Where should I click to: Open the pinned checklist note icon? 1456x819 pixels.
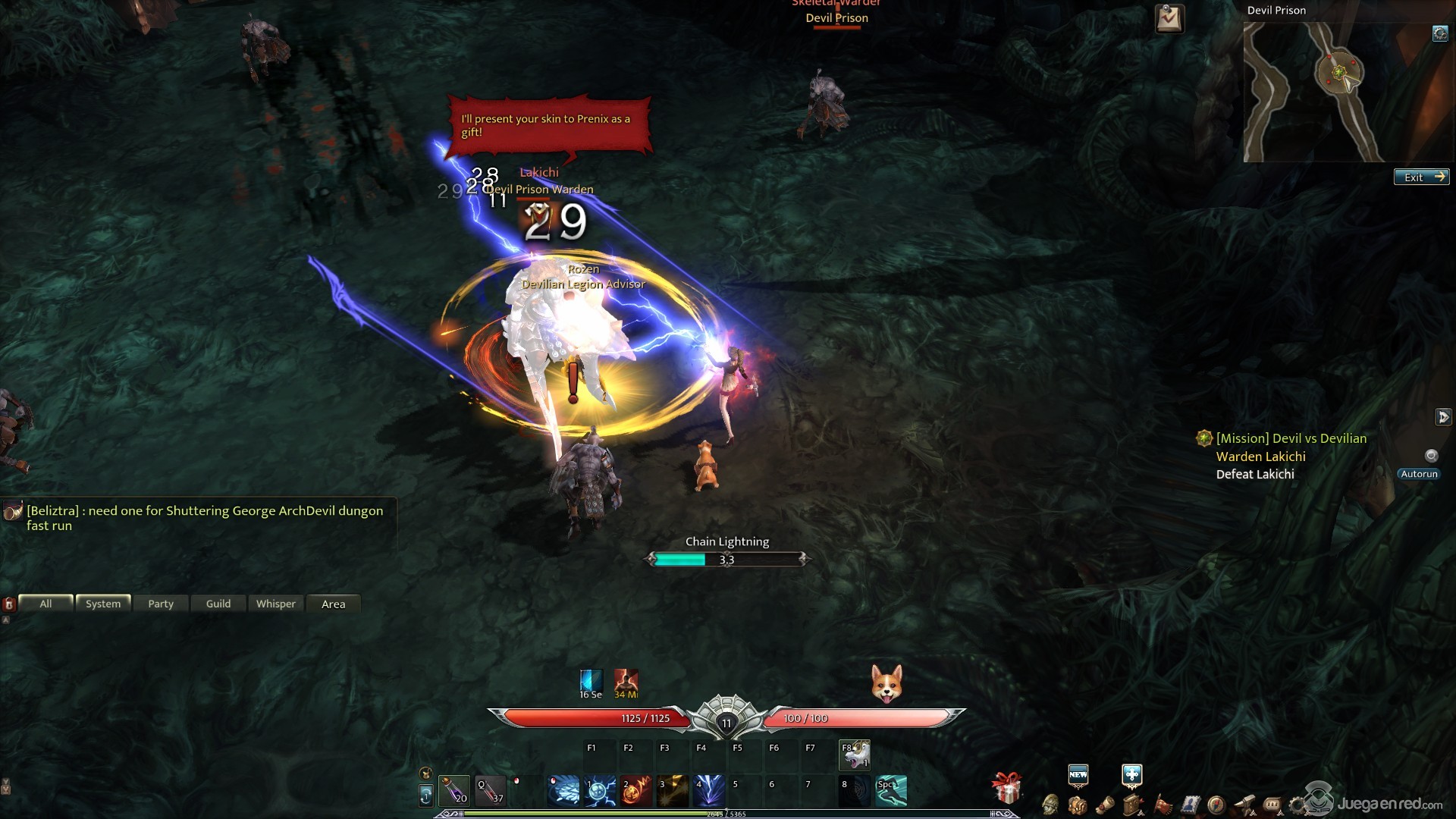(1169, 18)
